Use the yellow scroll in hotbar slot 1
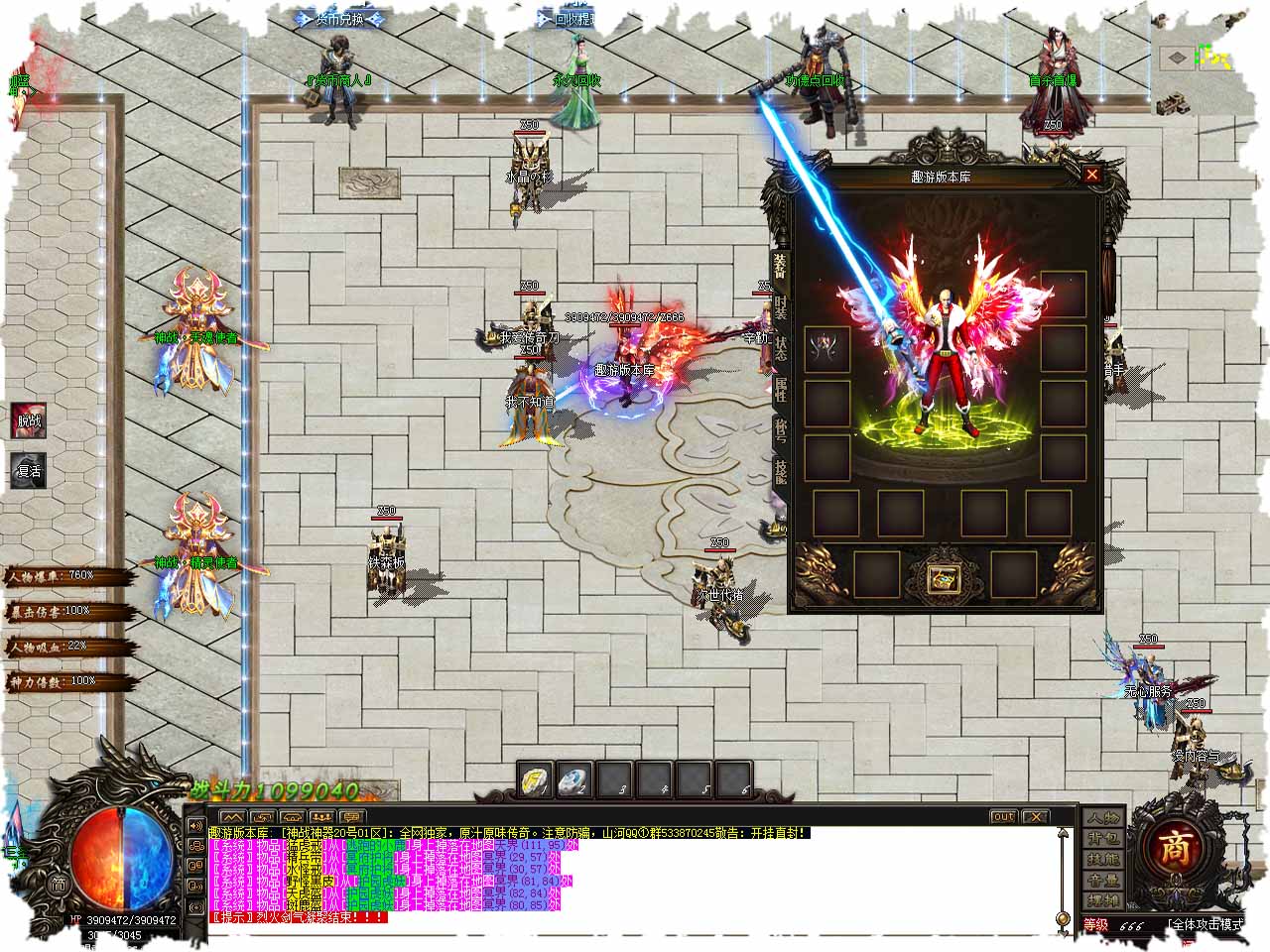Screen dimensions: 1270x952 (x=536, y=781)
